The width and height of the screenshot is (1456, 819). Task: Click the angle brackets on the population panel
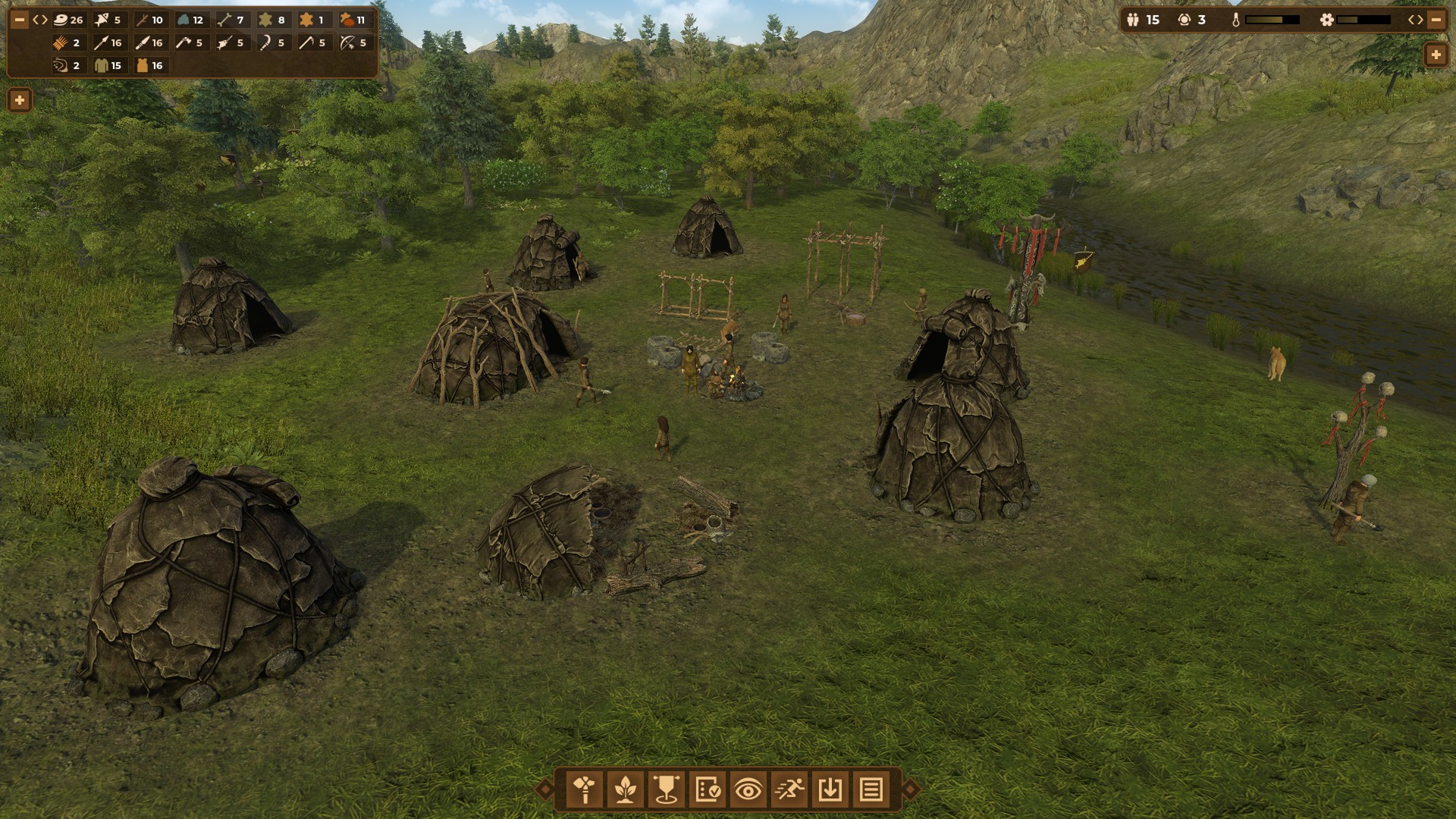(x=1416, y=20)
